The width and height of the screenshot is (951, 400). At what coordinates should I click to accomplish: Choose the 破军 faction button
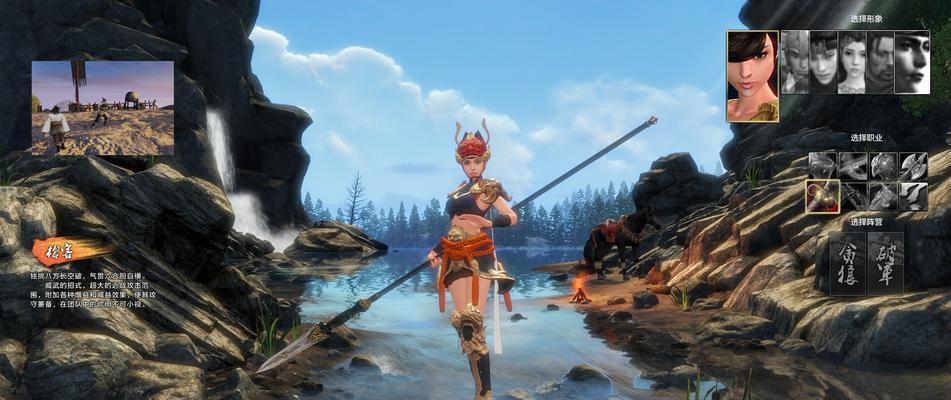pos(886,263)
